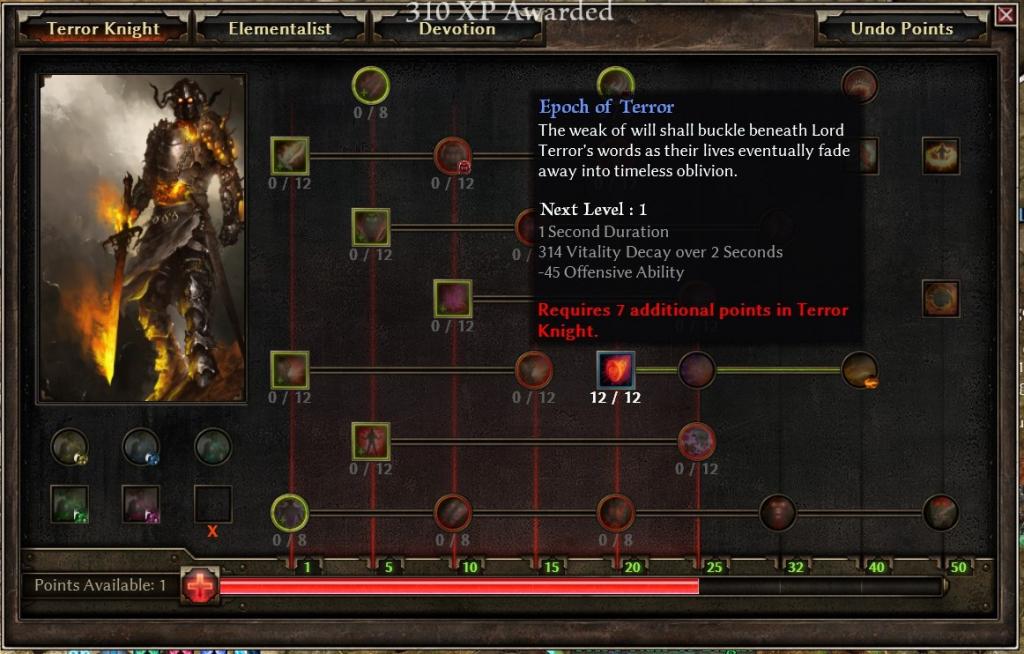Close the skill window
The image size is (1024, 654).
[x=1005, y=15]
